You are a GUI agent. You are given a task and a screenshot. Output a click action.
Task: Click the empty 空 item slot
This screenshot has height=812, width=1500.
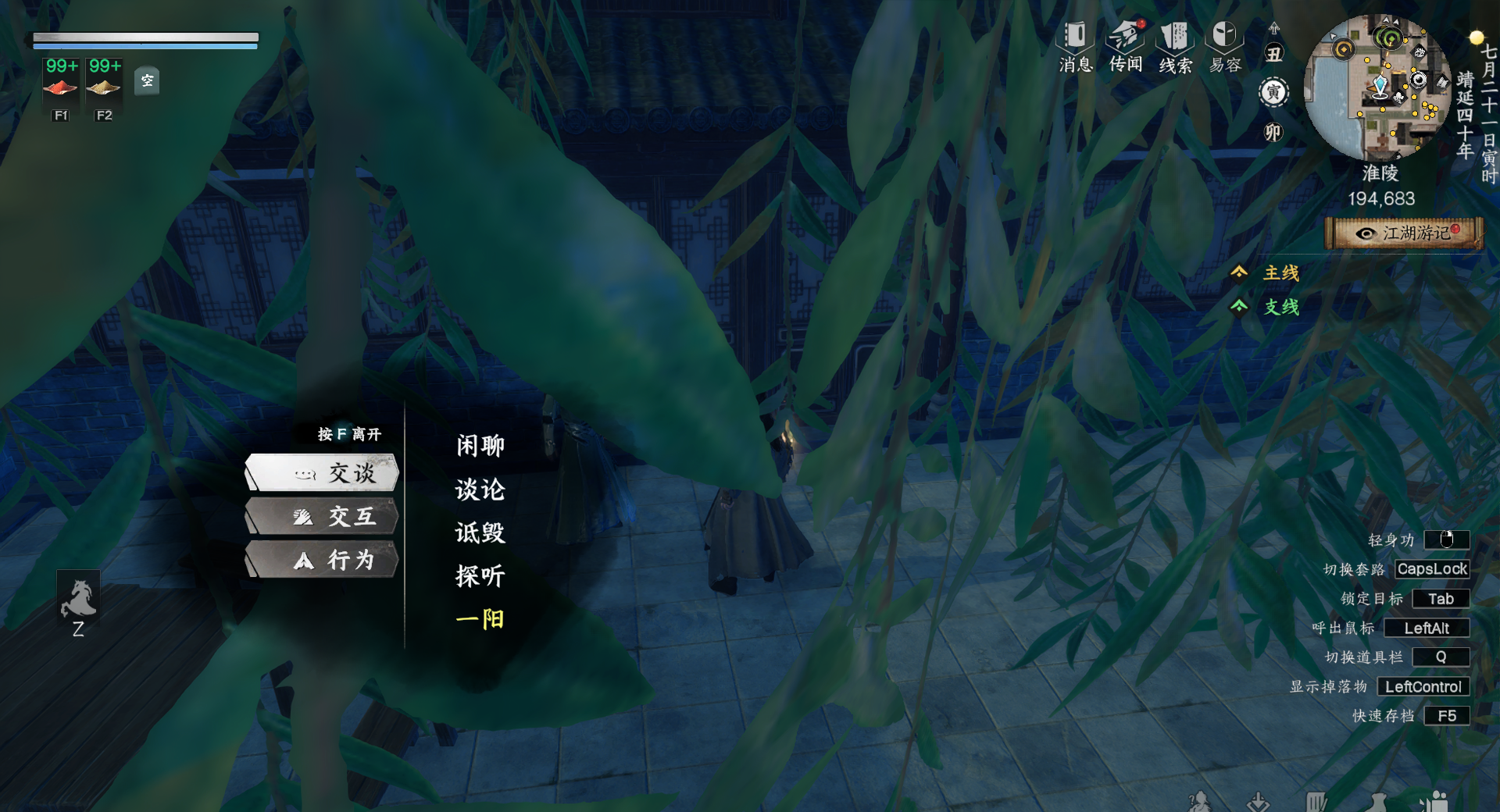(147, 81)
